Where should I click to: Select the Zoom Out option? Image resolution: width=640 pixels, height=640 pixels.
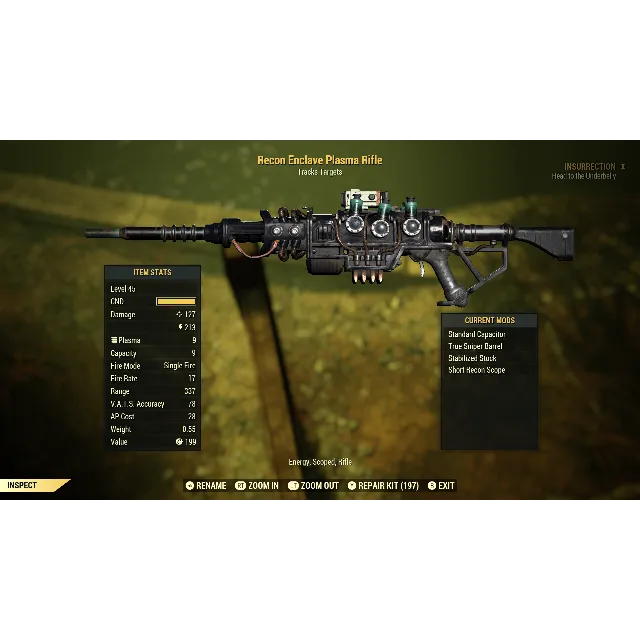pos(314,486)
